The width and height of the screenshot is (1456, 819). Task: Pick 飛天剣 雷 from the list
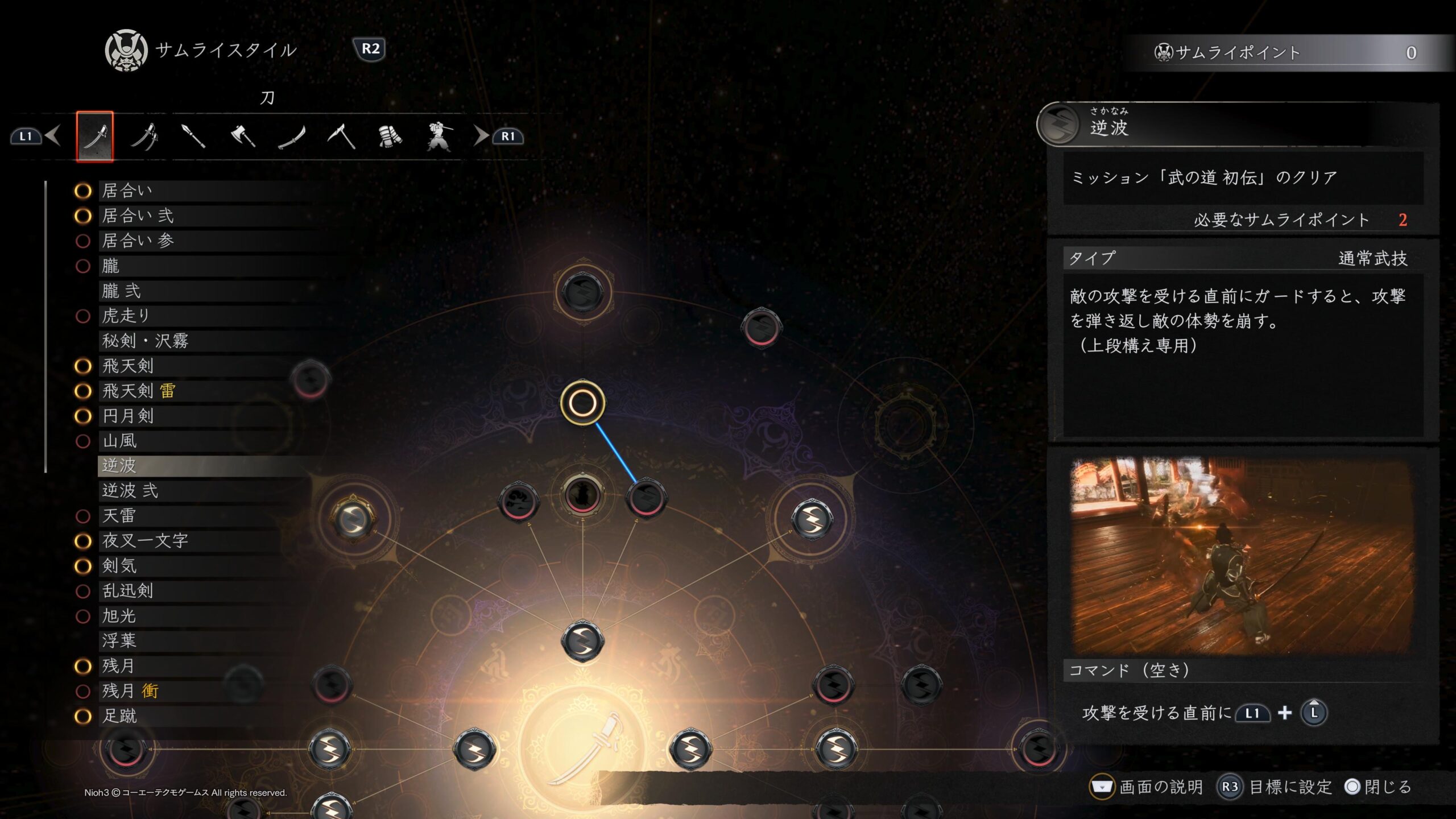pos(139,391)
